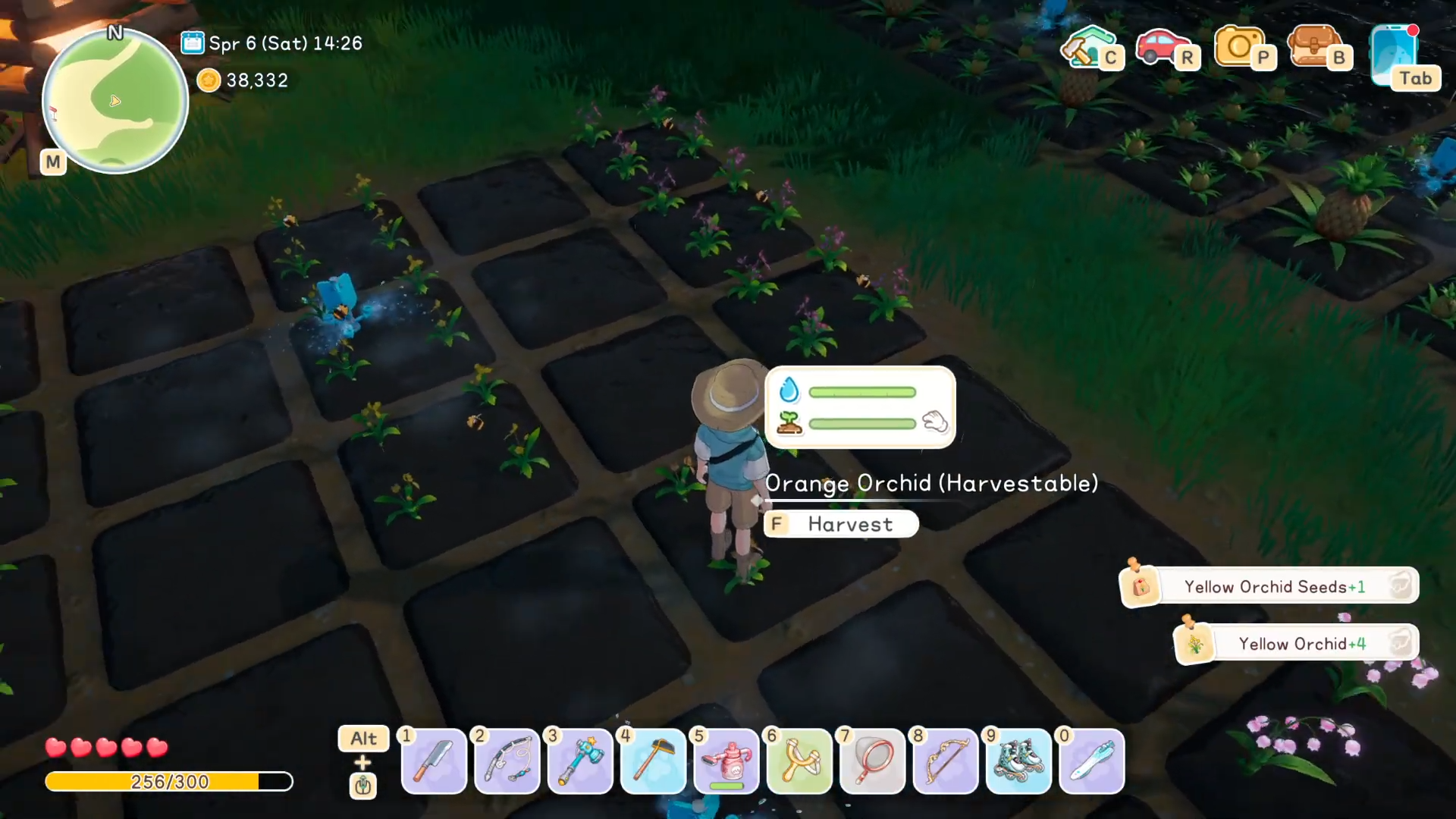Select the cleaver knife hotbar slot

434,761
